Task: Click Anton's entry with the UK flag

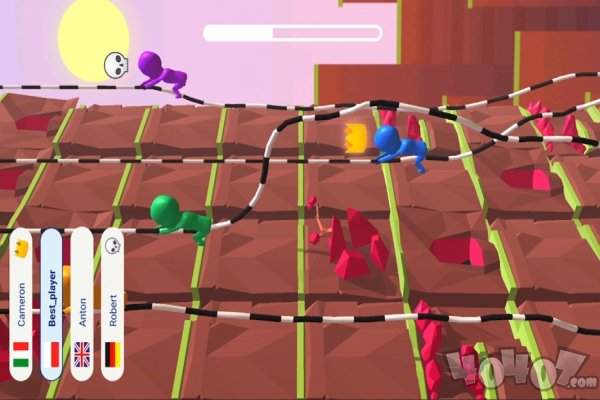Action: (x=82, y=305)
